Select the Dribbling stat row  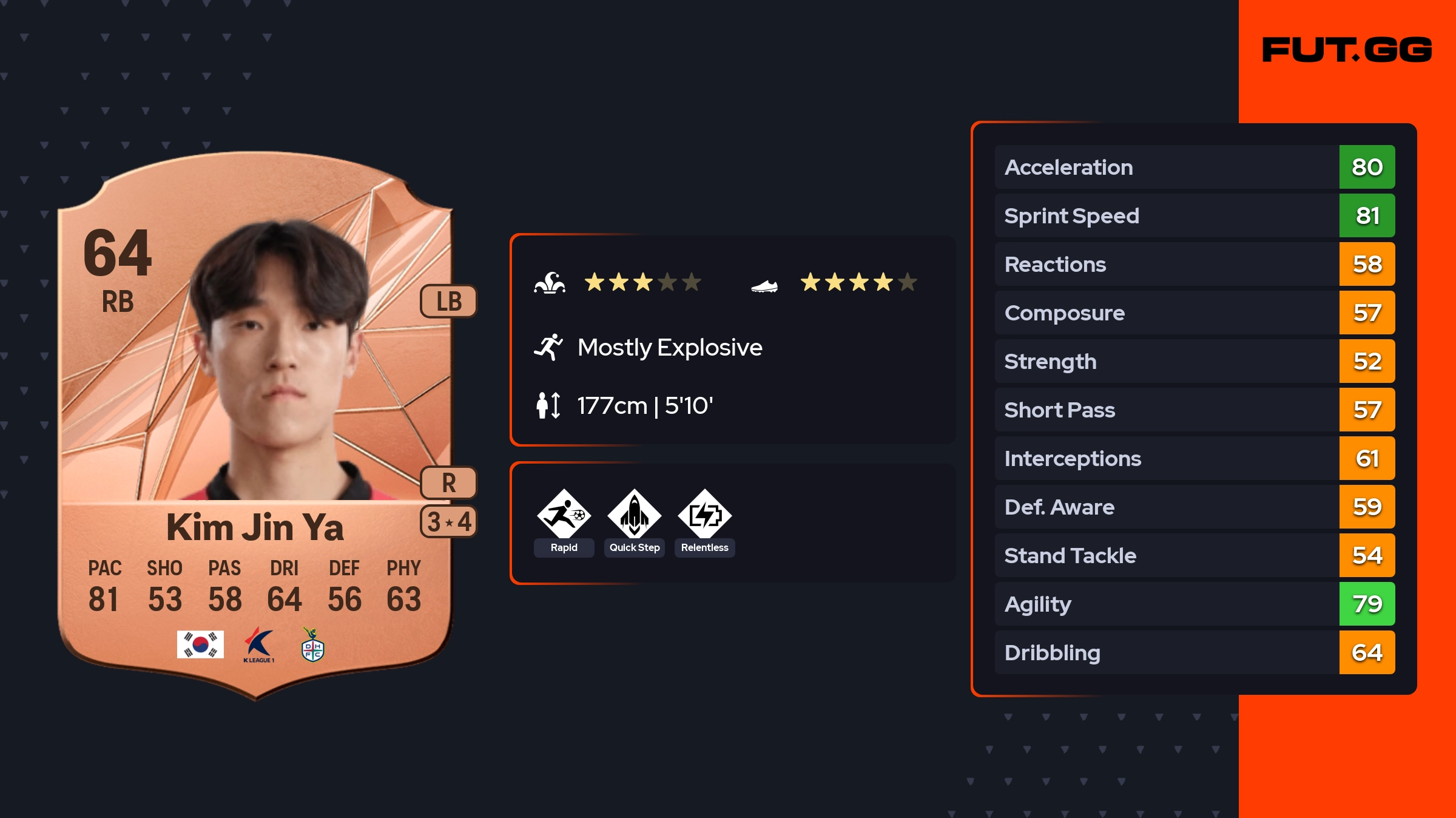(1194, 652)
